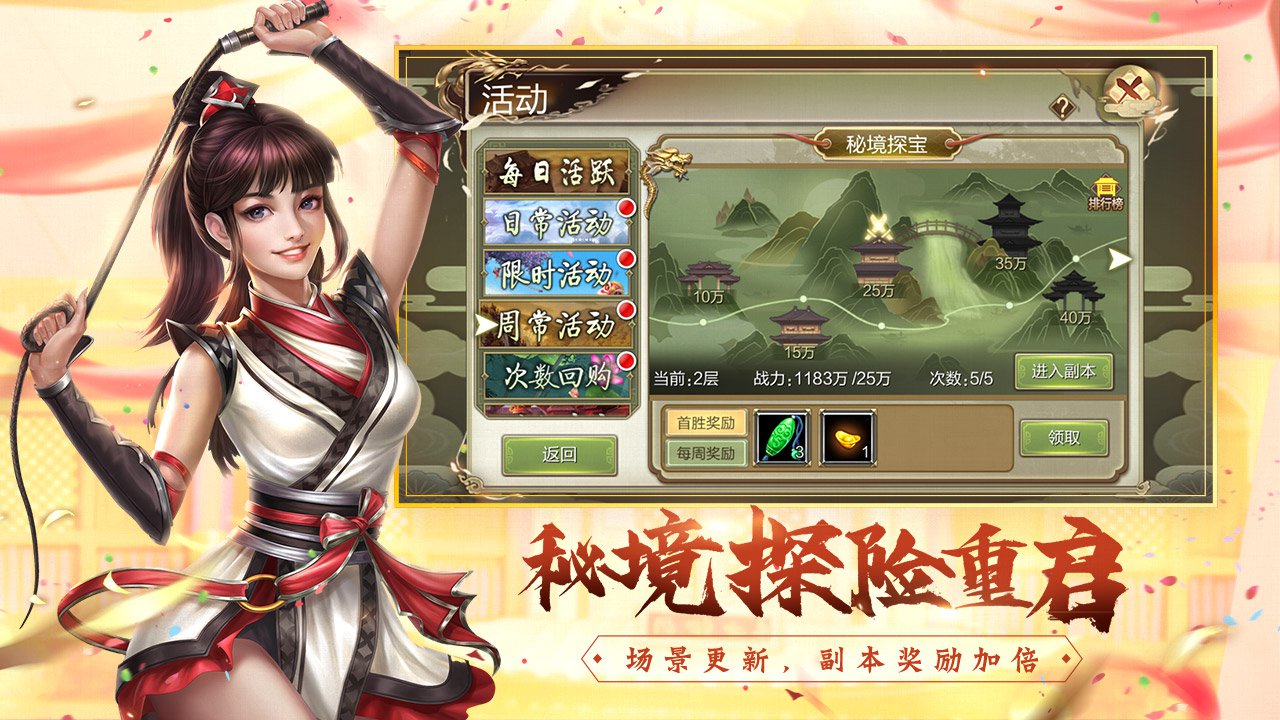Click the 返回 back button
The image size is (1280, 720).
[559, 454]
